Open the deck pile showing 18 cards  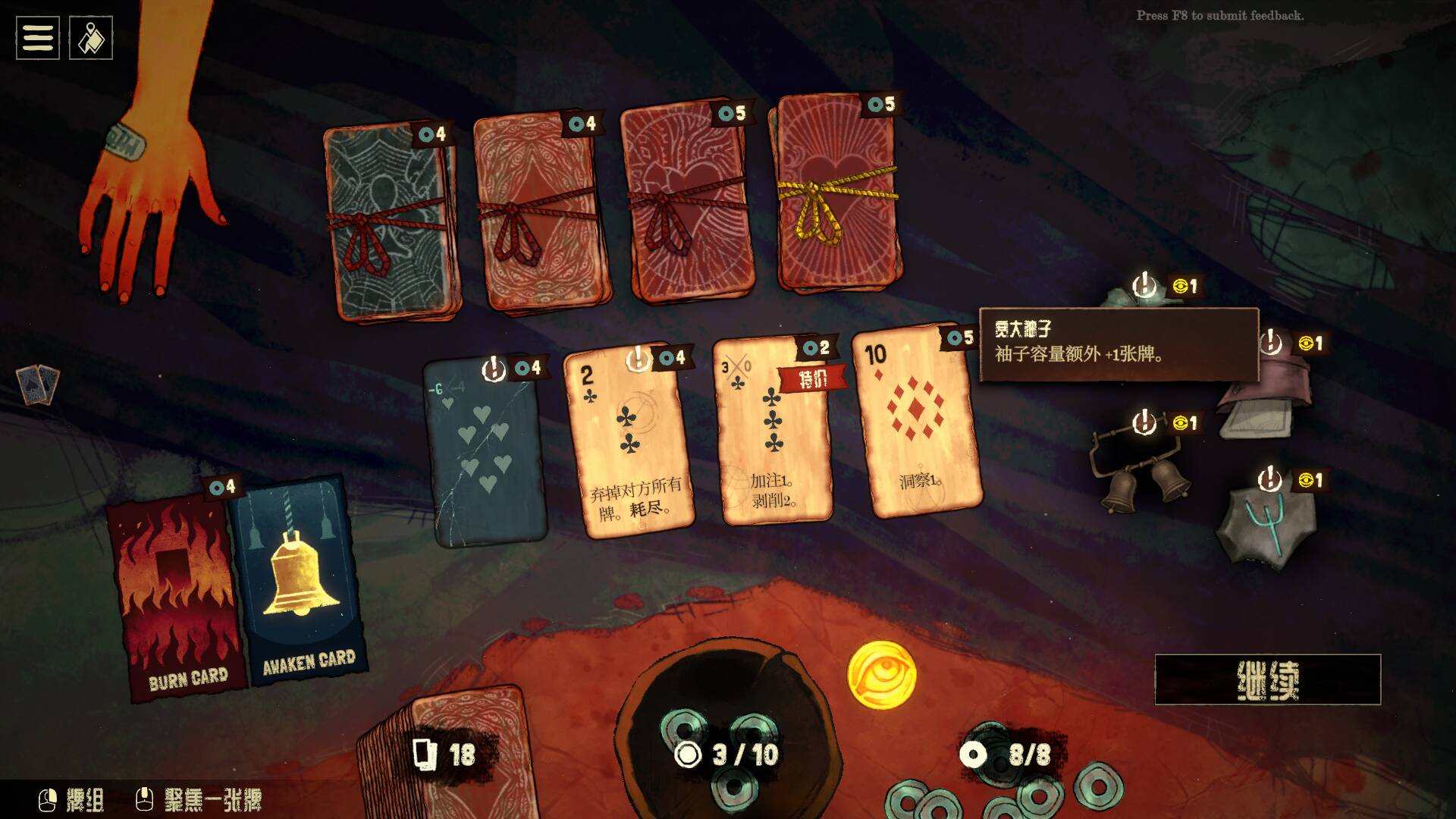click(x=447, y=751)
